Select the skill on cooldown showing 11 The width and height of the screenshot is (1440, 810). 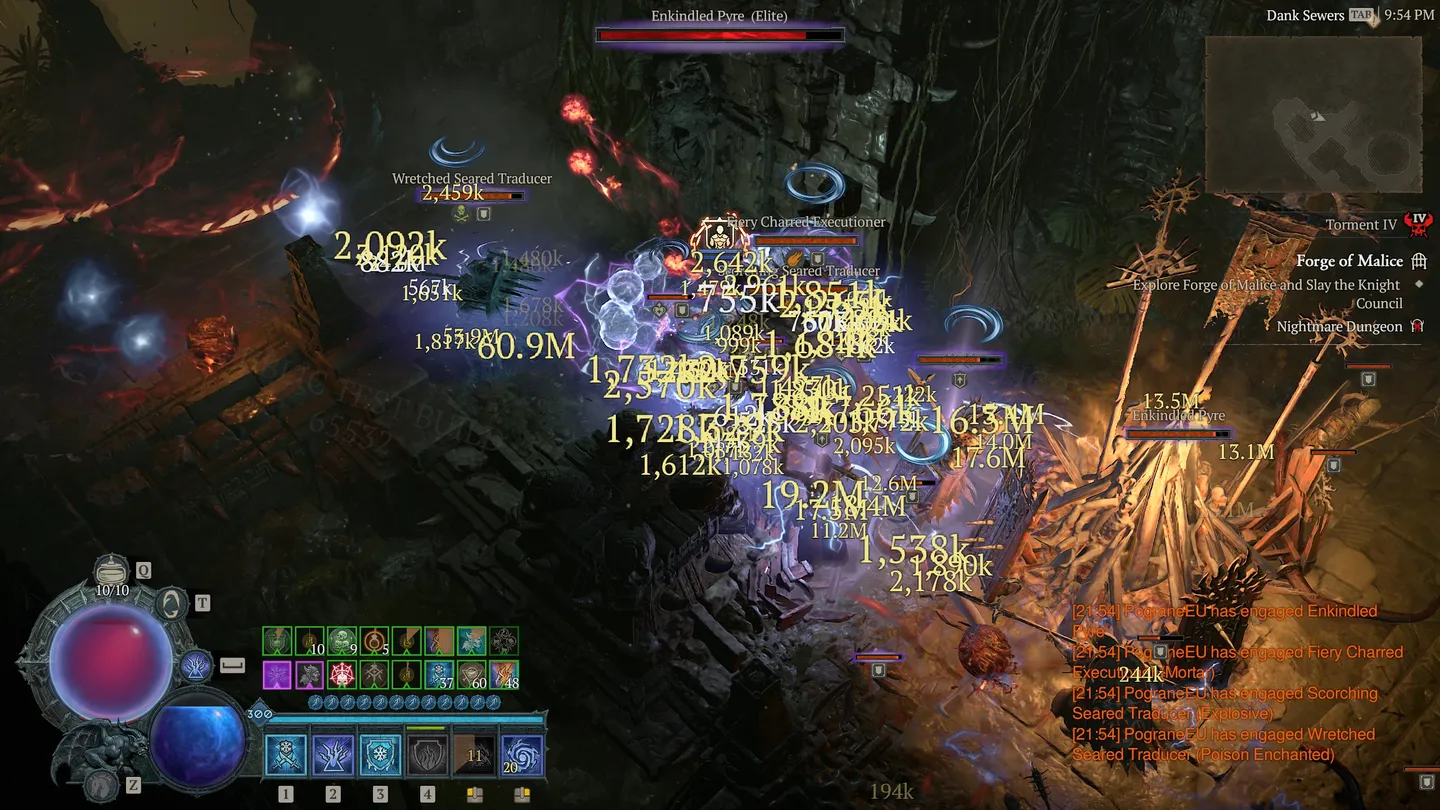coord(474,755)
